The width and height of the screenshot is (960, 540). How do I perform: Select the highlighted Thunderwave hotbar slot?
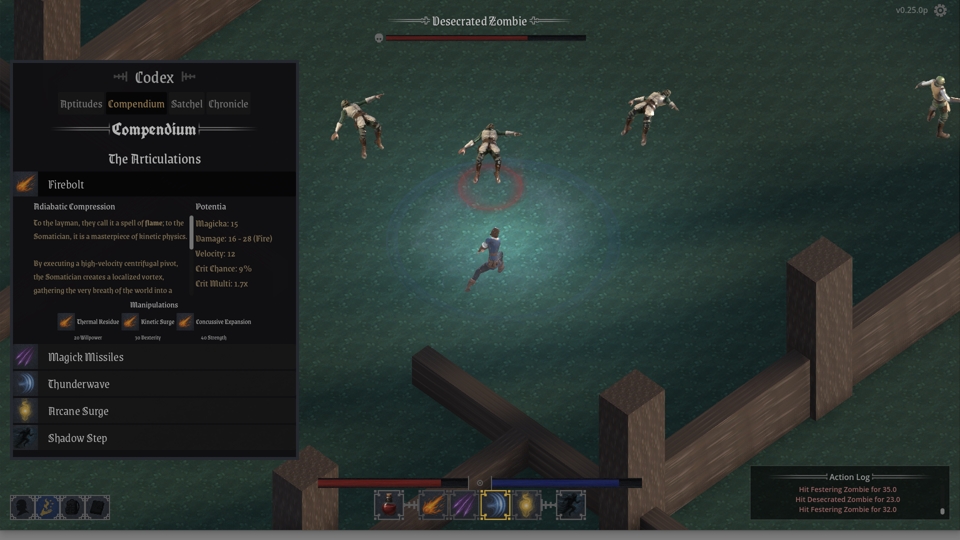495,505
